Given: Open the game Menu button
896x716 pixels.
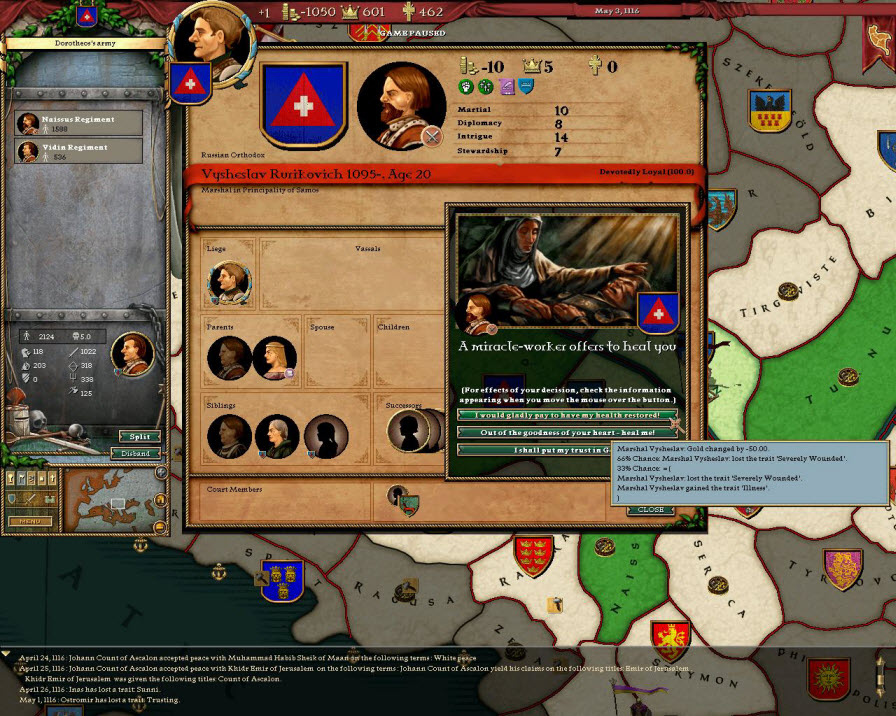Looking at the screenshot, I should [x=29, y=521].
